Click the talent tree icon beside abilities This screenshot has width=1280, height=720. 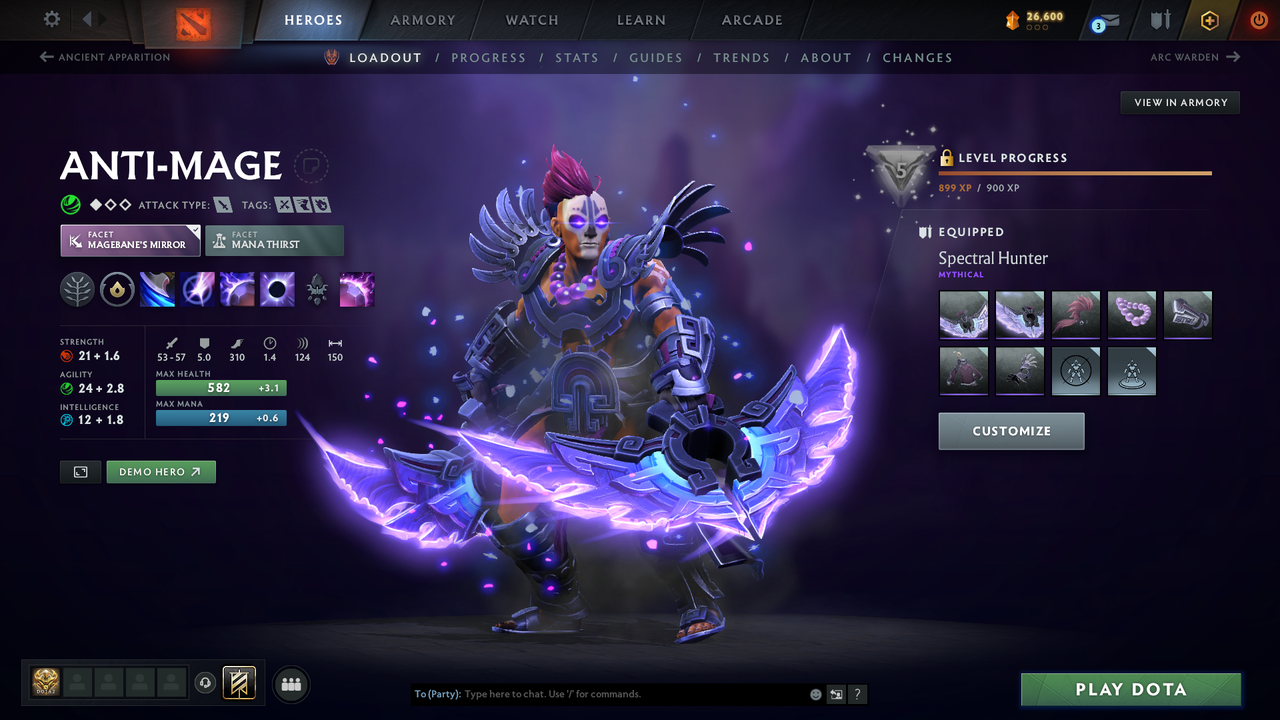pyautogui.click(x=77, y=289)
